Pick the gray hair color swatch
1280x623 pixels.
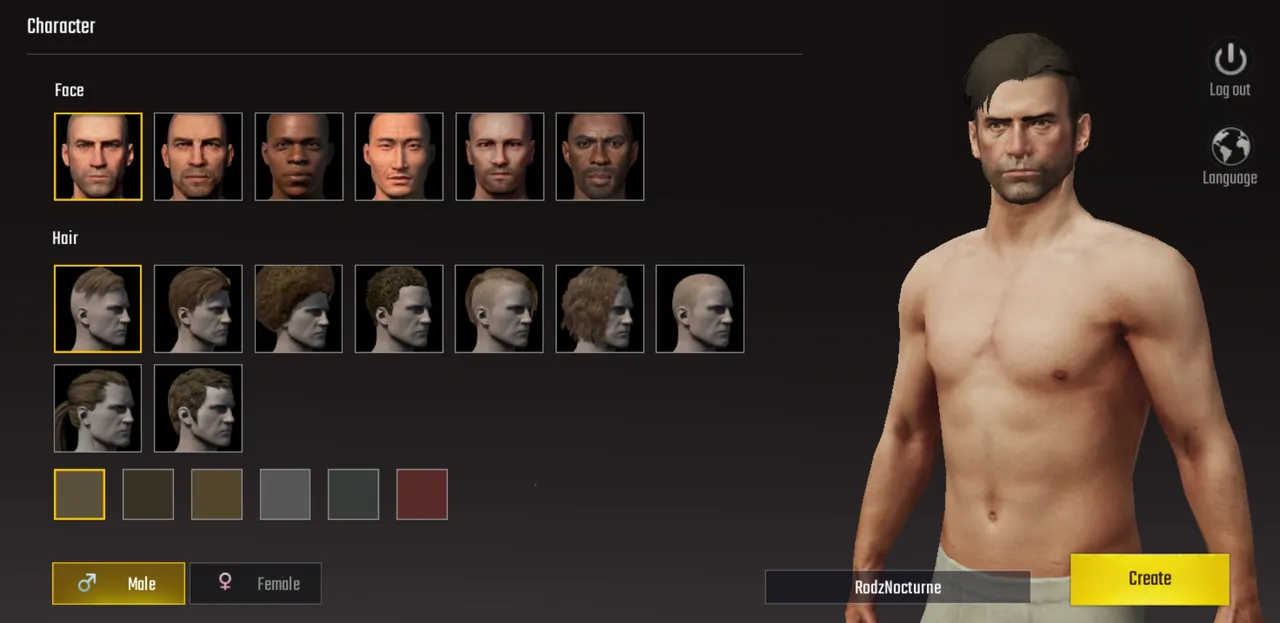(x=286, y=495)
